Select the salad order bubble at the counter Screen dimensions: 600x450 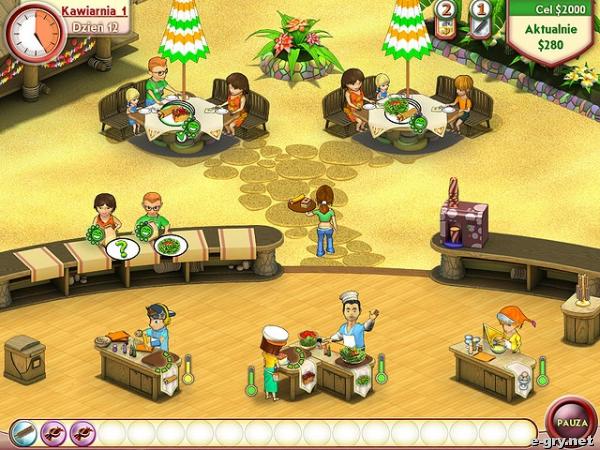170,245
